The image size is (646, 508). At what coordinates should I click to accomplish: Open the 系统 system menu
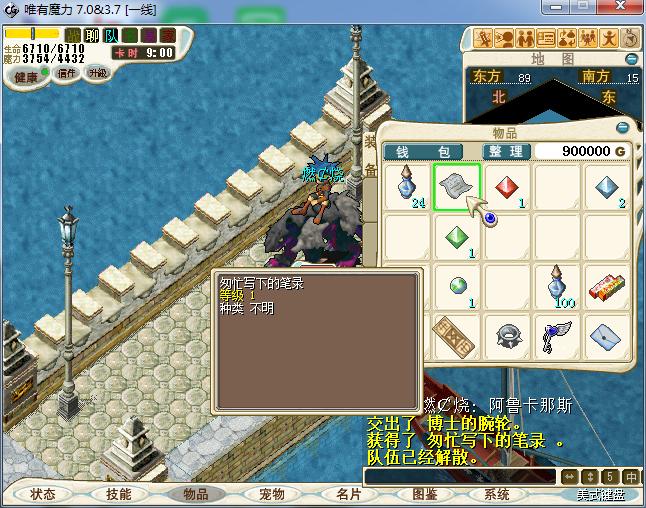pyautogui.click(x=497, y=494)
